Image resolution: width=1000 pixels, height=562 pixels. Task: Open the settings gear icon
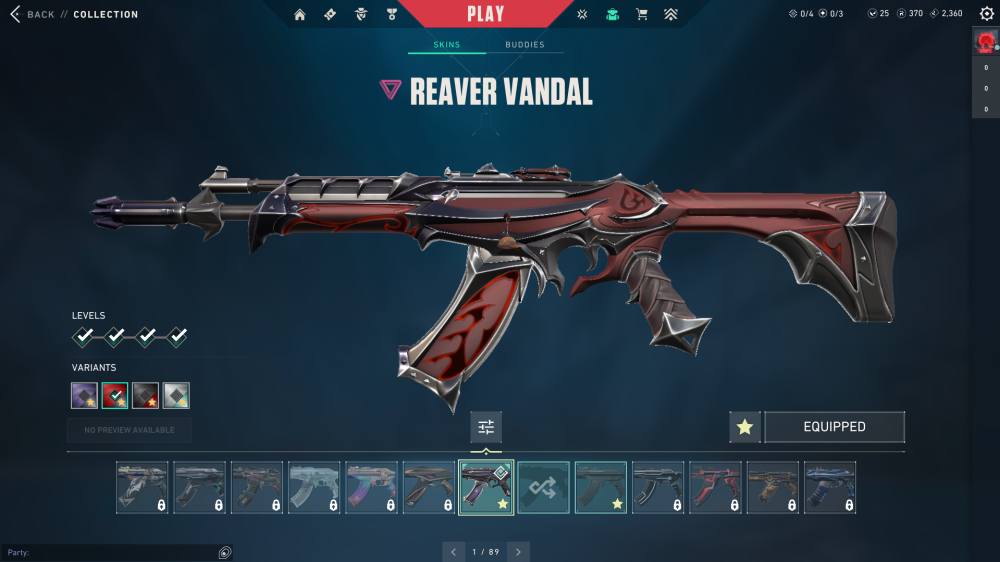point(987,13)
